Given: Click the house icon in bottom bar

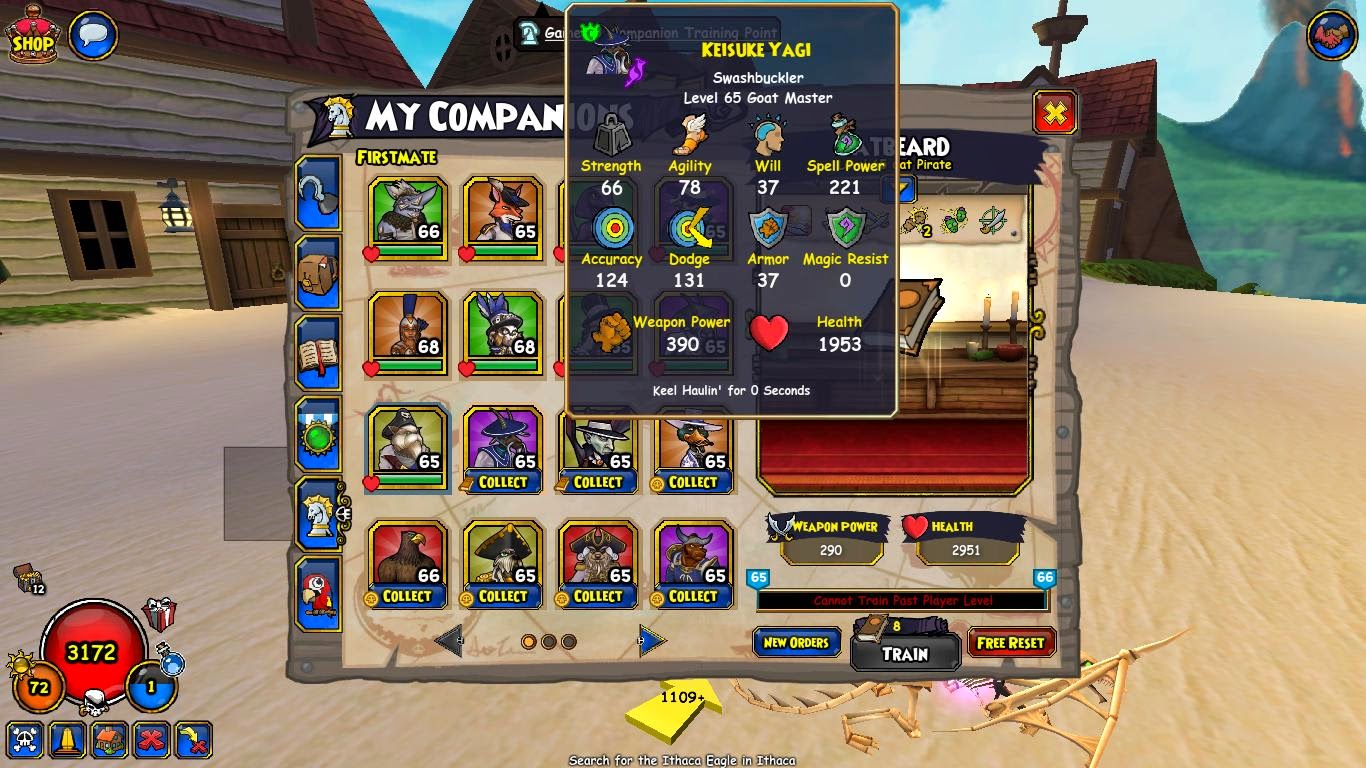Looking at the screenshot, I should point(110,741).
